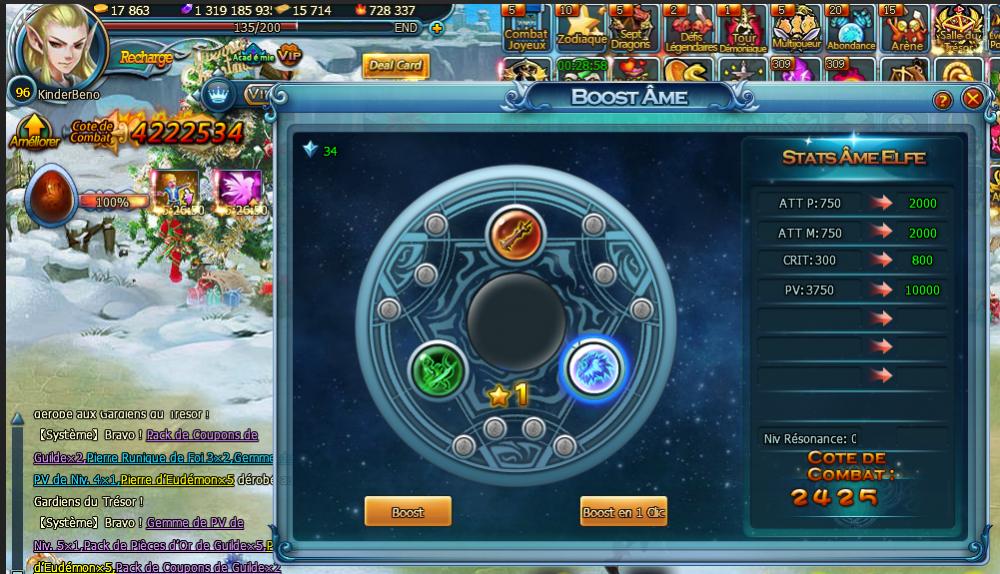Screen dimensions: 1000x574
Task: Select the orange sword soul orb
Action: point(515,235)
